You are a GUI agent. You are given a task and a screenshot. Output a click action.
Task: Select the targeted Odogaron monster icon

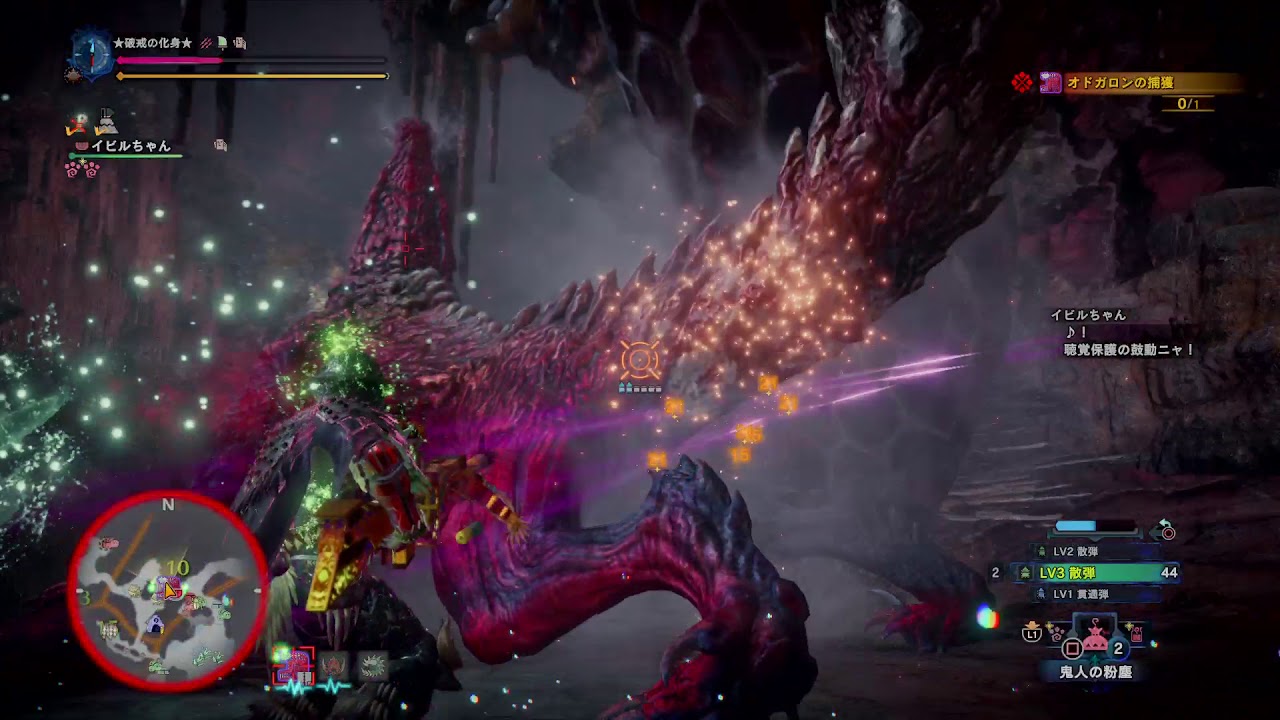(296, 664)
